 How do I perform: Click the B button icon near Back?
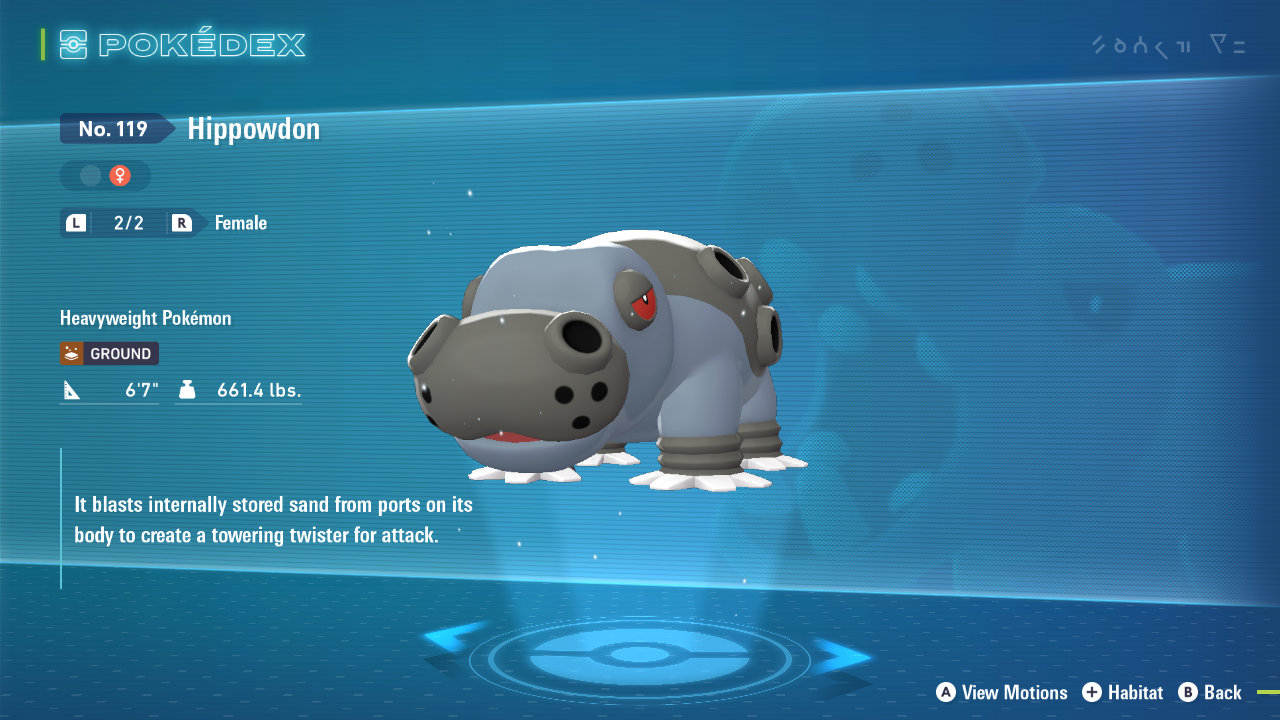click(1186, 692)
